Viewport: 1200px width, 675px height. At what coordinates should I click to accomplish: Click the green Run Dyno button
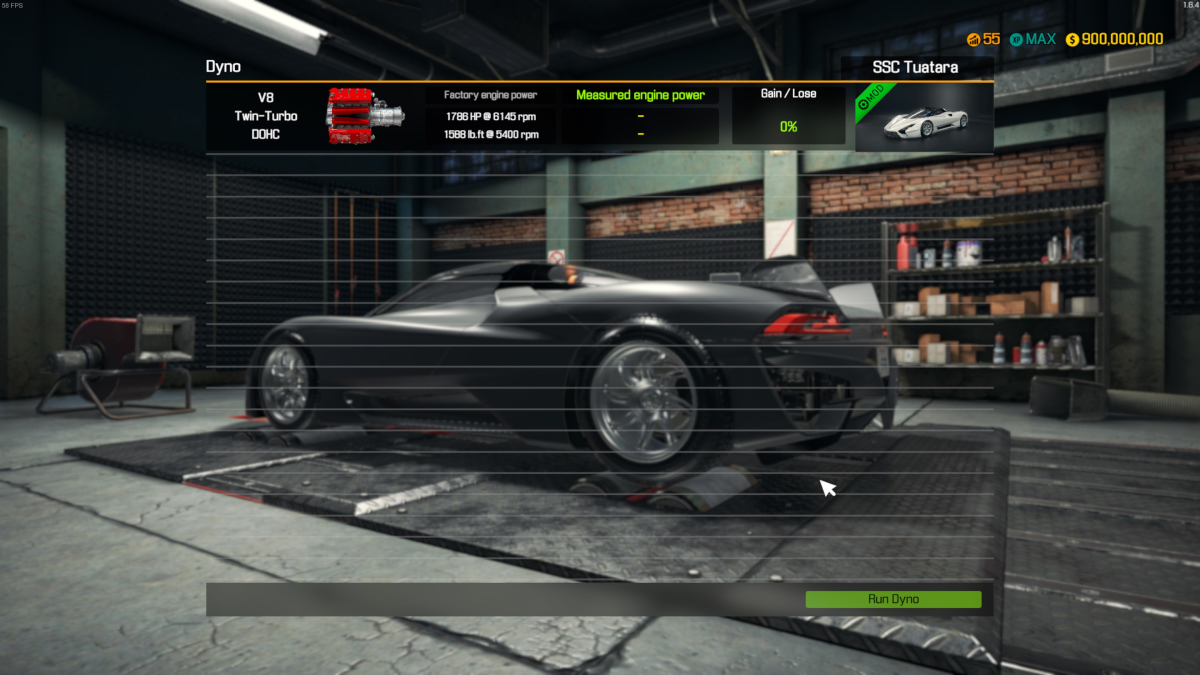[893, 599]
